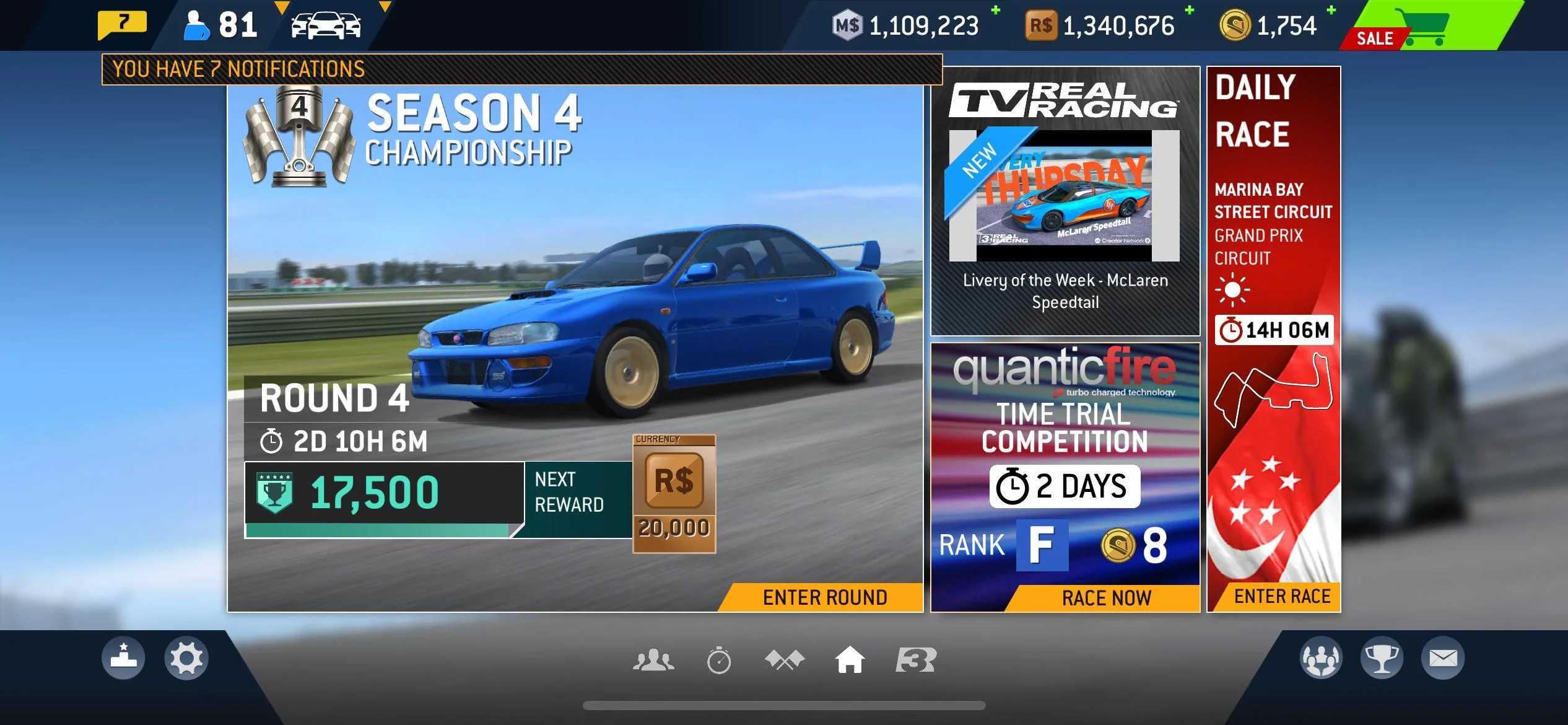Open the notifications banner
The image size is (1568, 725).
pos(521,69)
